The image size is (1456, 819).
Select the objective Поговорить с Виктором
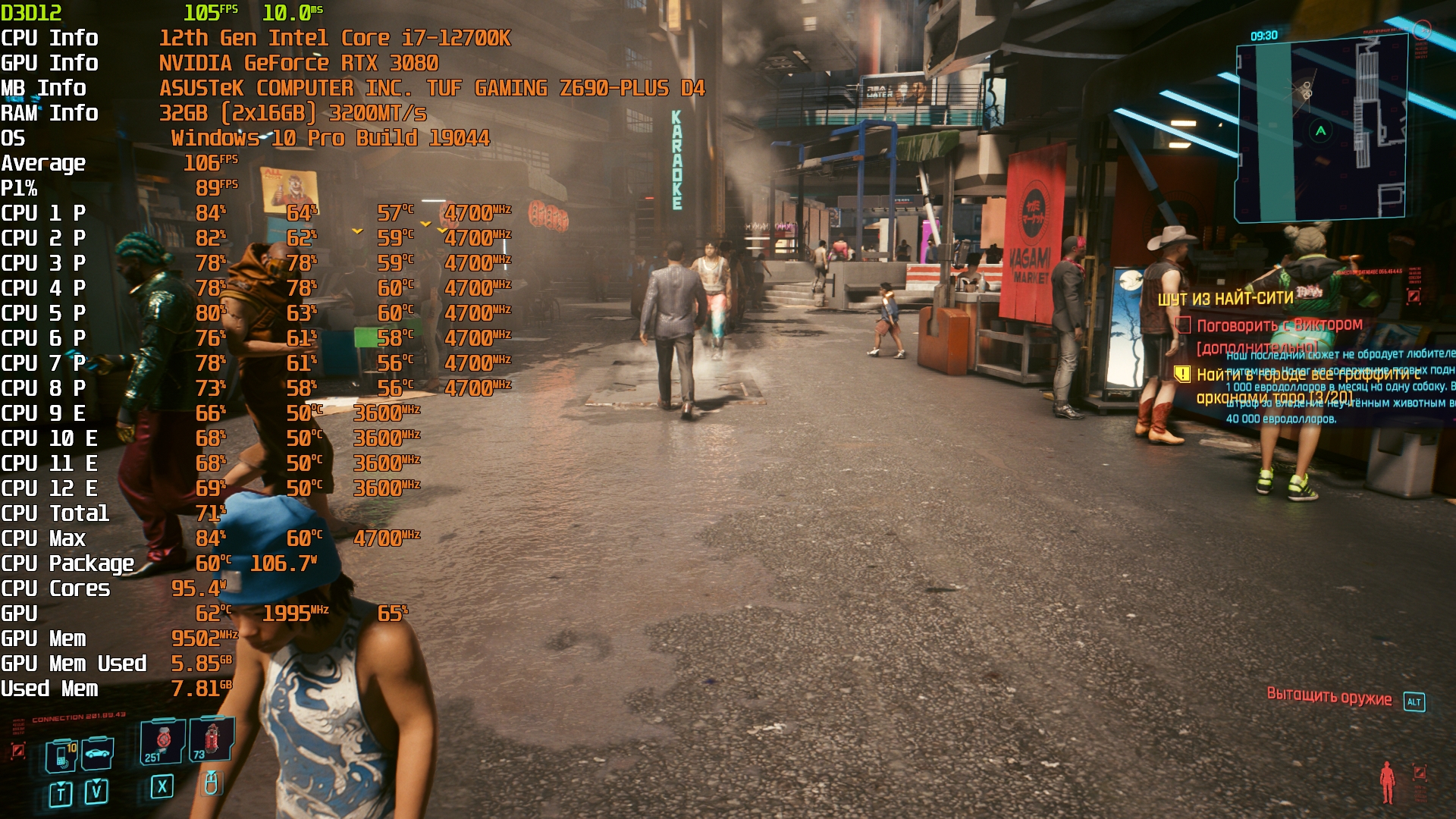tap(1279, 325)
